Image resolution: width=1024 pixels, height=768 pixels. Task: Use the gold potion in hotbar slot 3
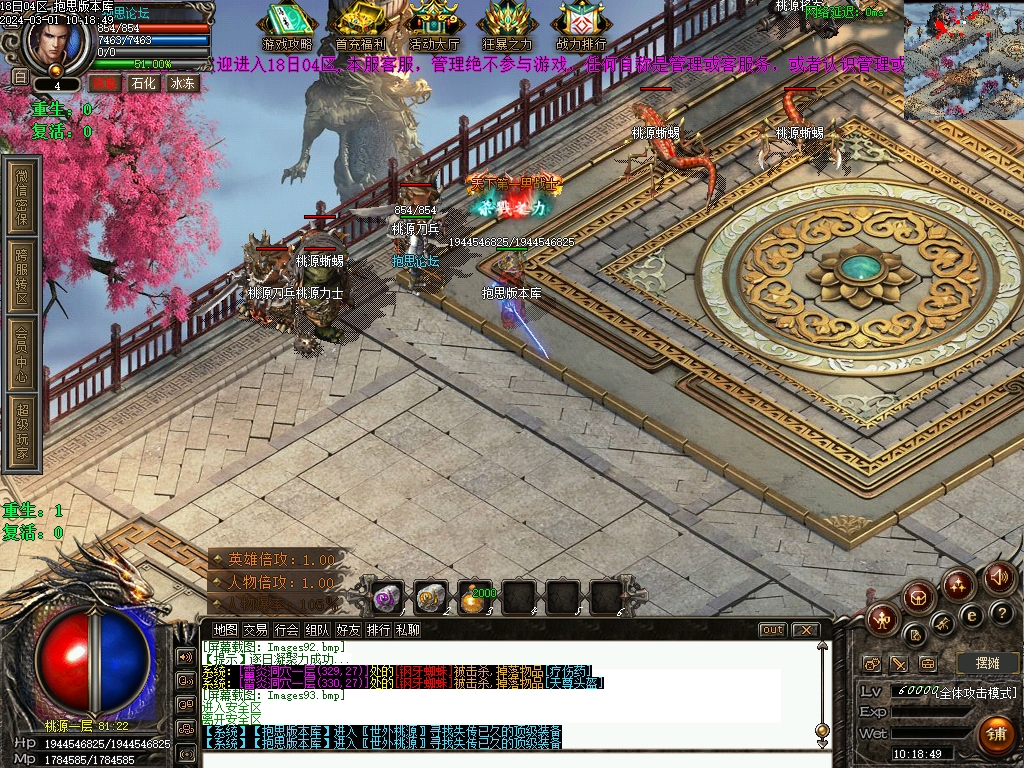point(475,597)
